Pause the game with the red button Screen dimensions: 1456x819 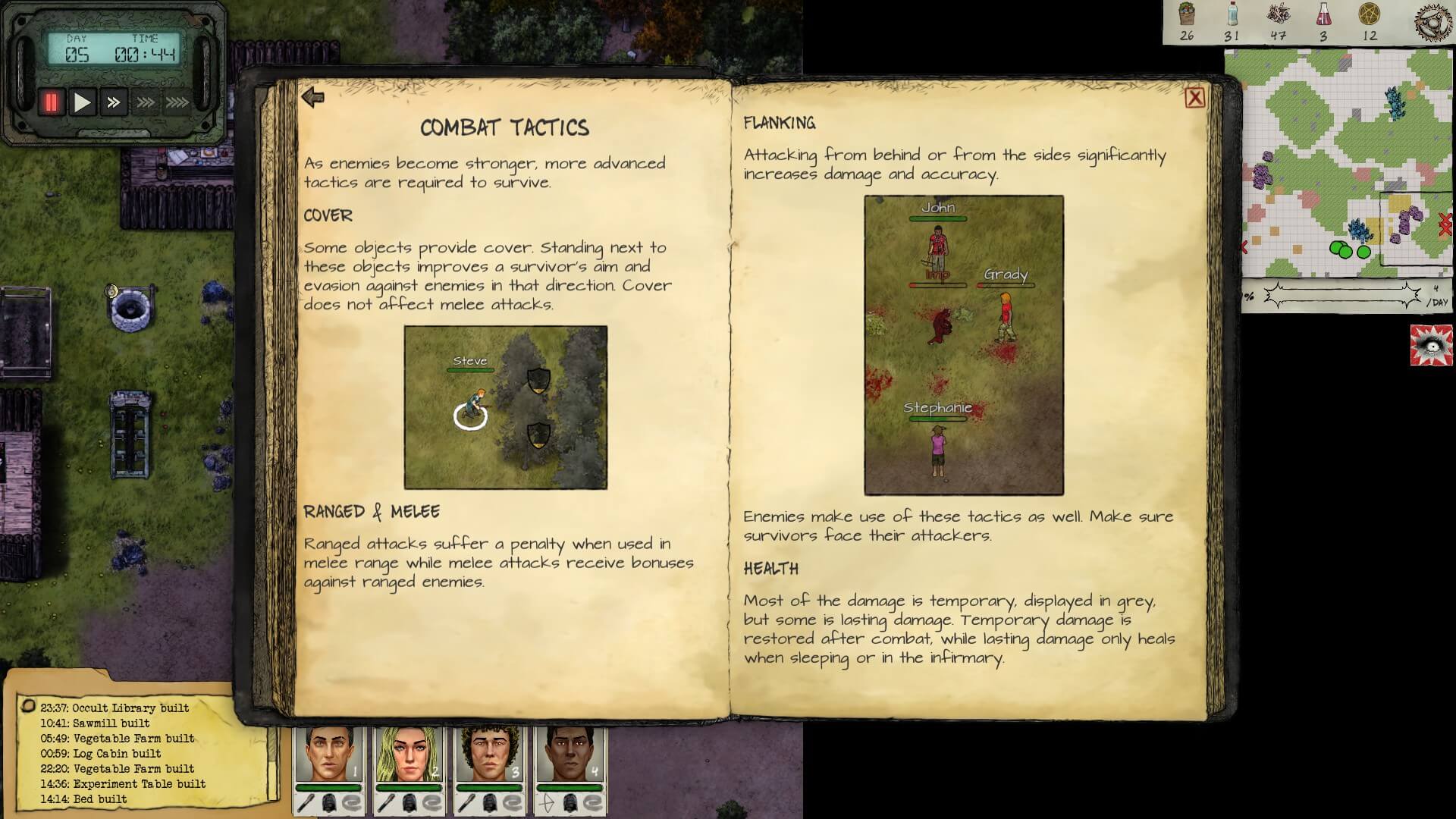tap(52, 102)
